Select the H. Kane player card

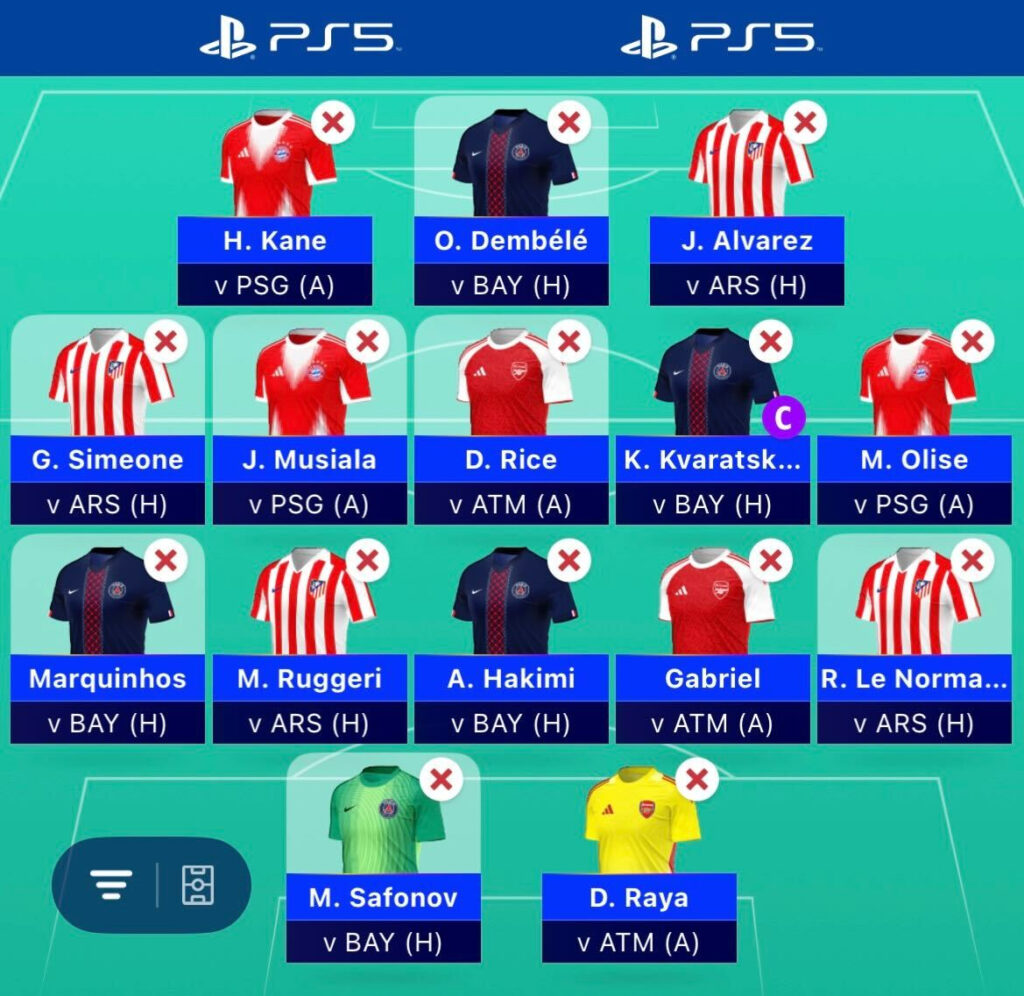(275, 240)
